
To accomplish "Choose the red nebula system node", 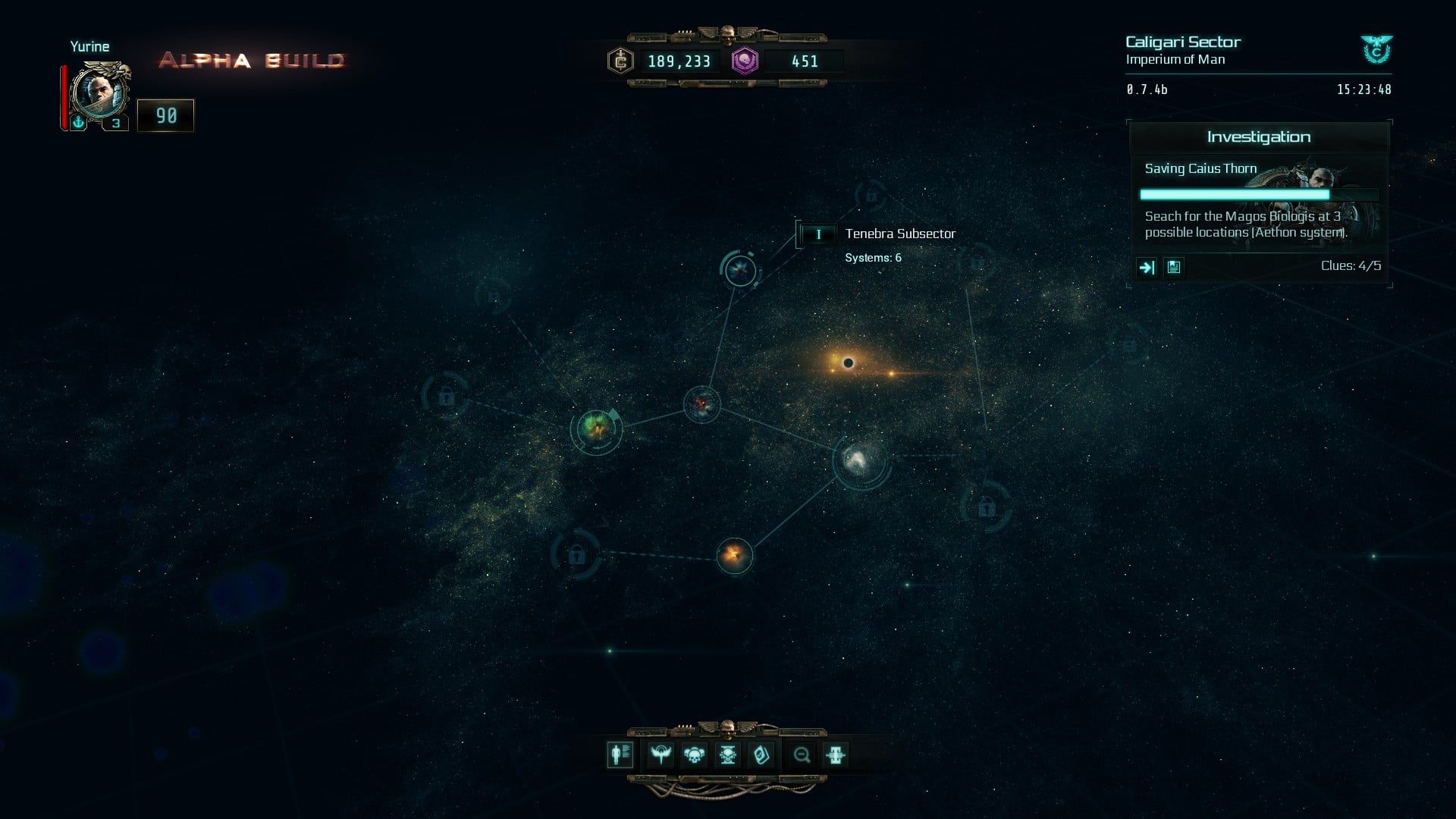I will point(701,404).
